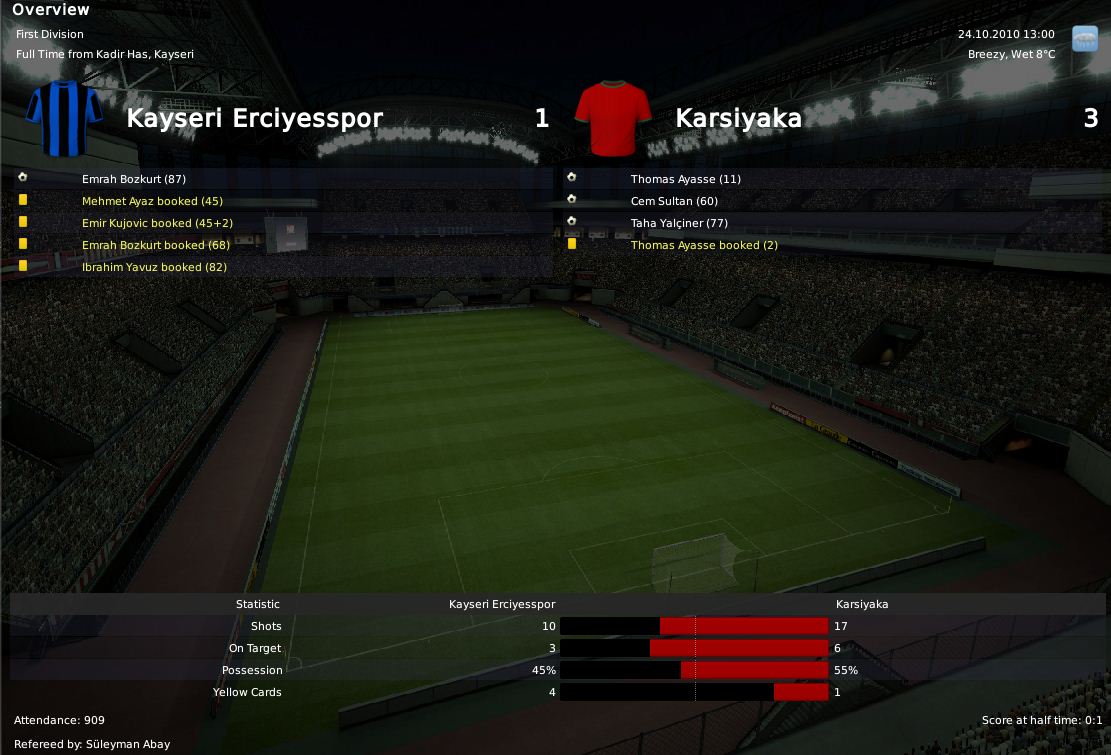Select the Possession statistic row
The height and width of the screenshot is (755, 1111).
(252, 670)
